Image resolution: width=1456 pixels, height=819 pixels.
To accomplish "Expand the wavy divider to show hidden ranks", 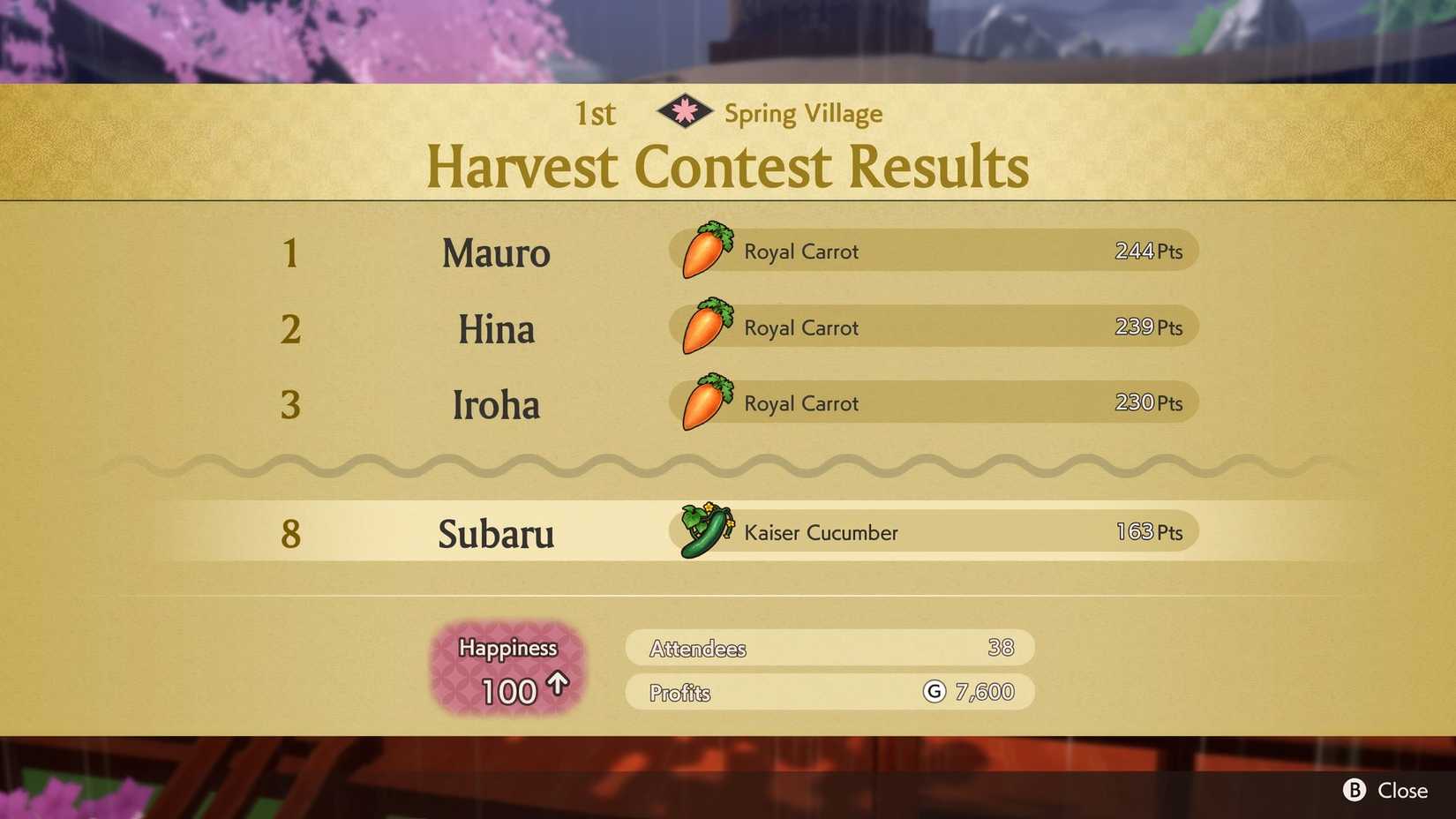I will coord(728,469).
